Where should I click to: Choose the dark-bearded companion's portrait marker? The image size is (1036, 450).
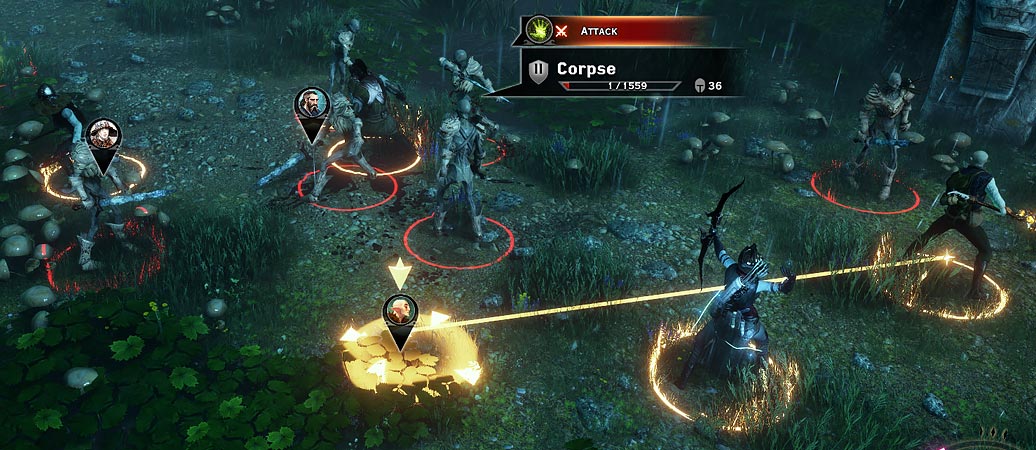[312, 104]
